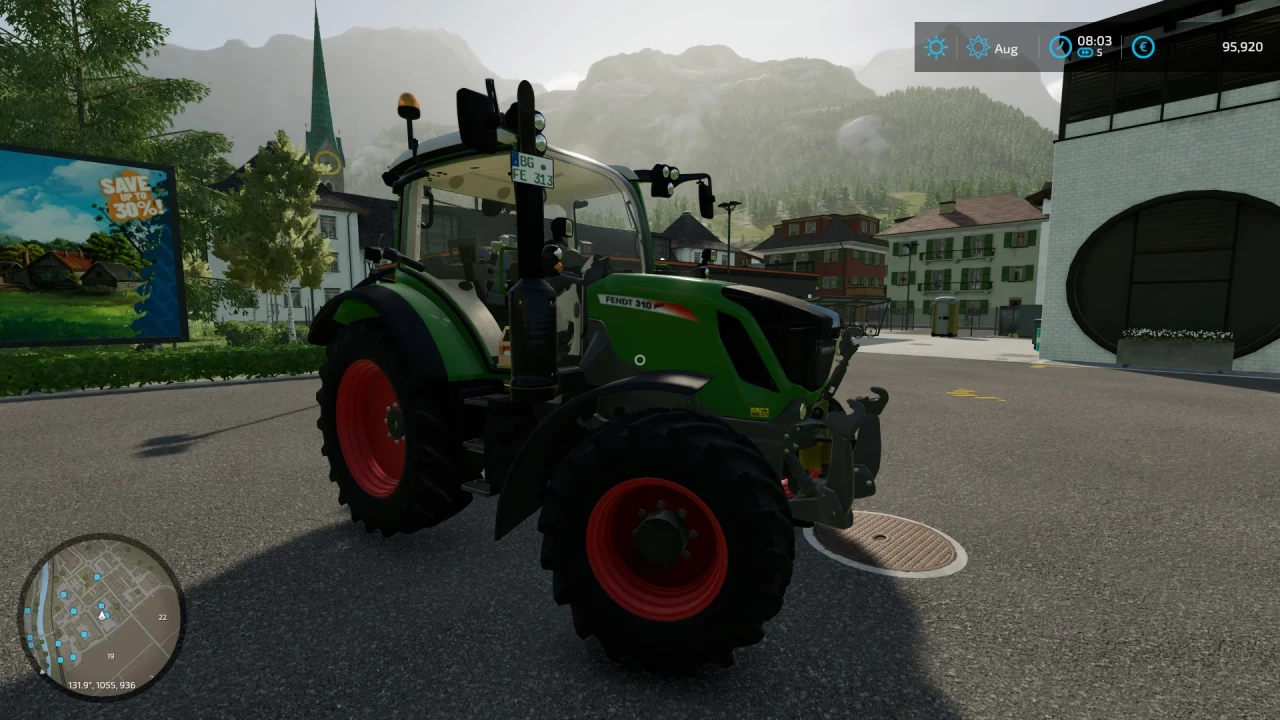Click the fast-forward timescale icon
The height and width of the screenshot is (720, 1280).
(x=1085, y=53)
